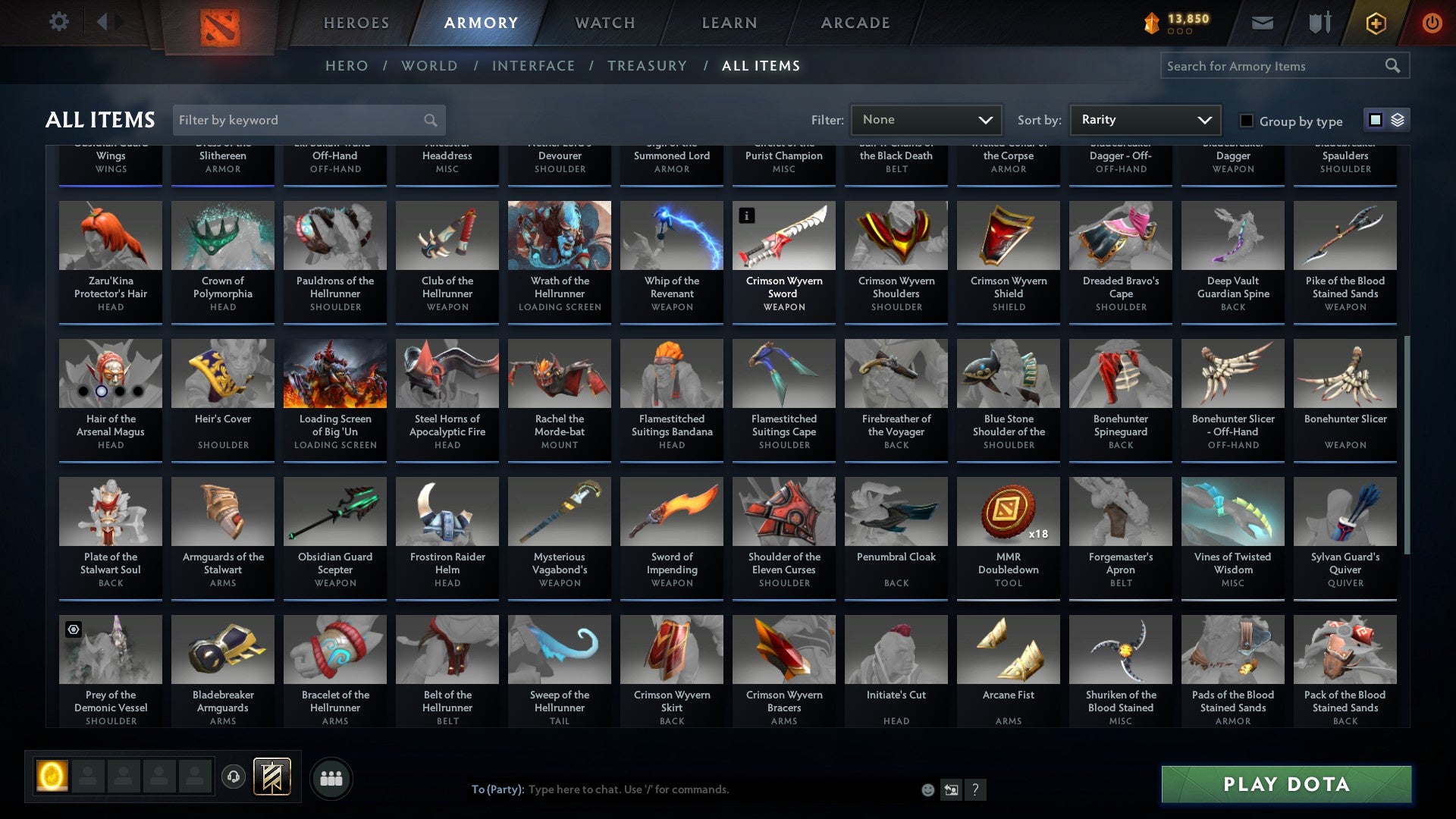Open the smiley emoticon picker in chat
The image size is (1456, 819).
pyautogui.click(x=927, y=789)
